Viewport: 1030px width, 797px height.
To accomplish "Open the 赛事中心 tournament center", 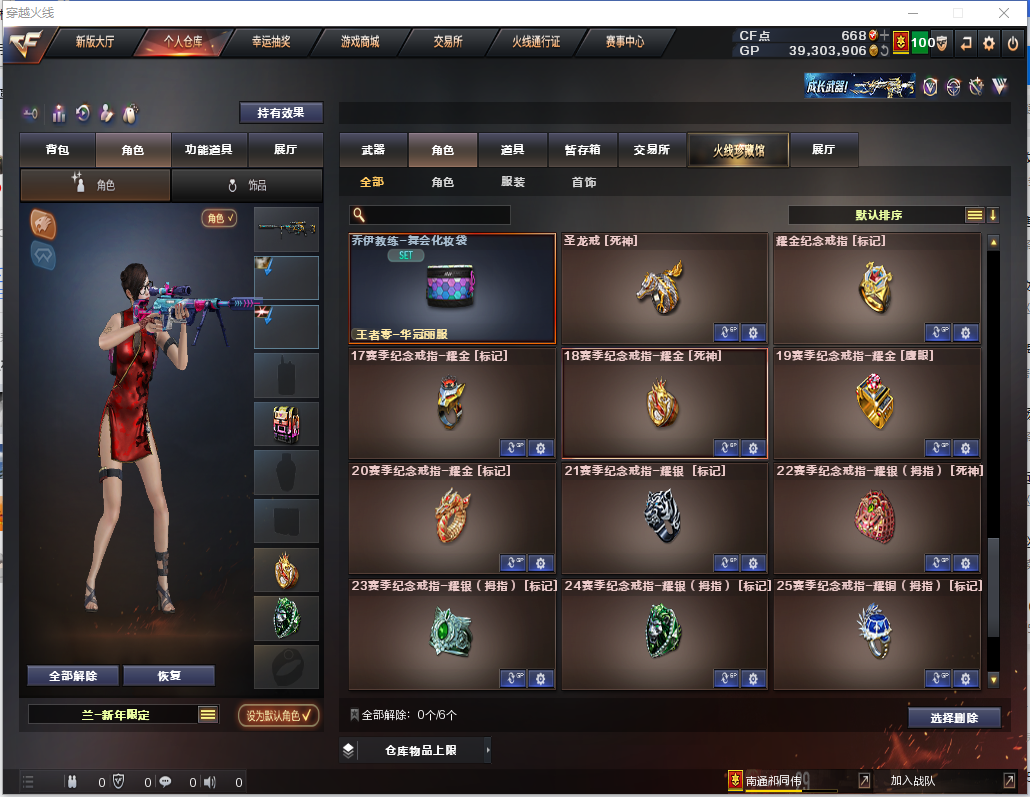I will [x=624, y=42].
